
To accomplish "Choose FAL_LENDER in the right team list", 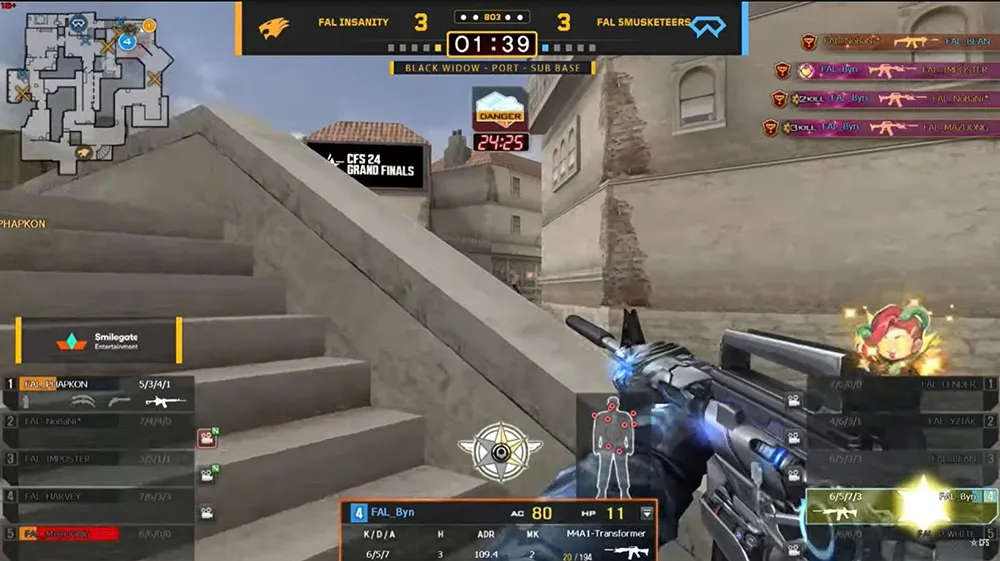I will [x=900, y=384].
